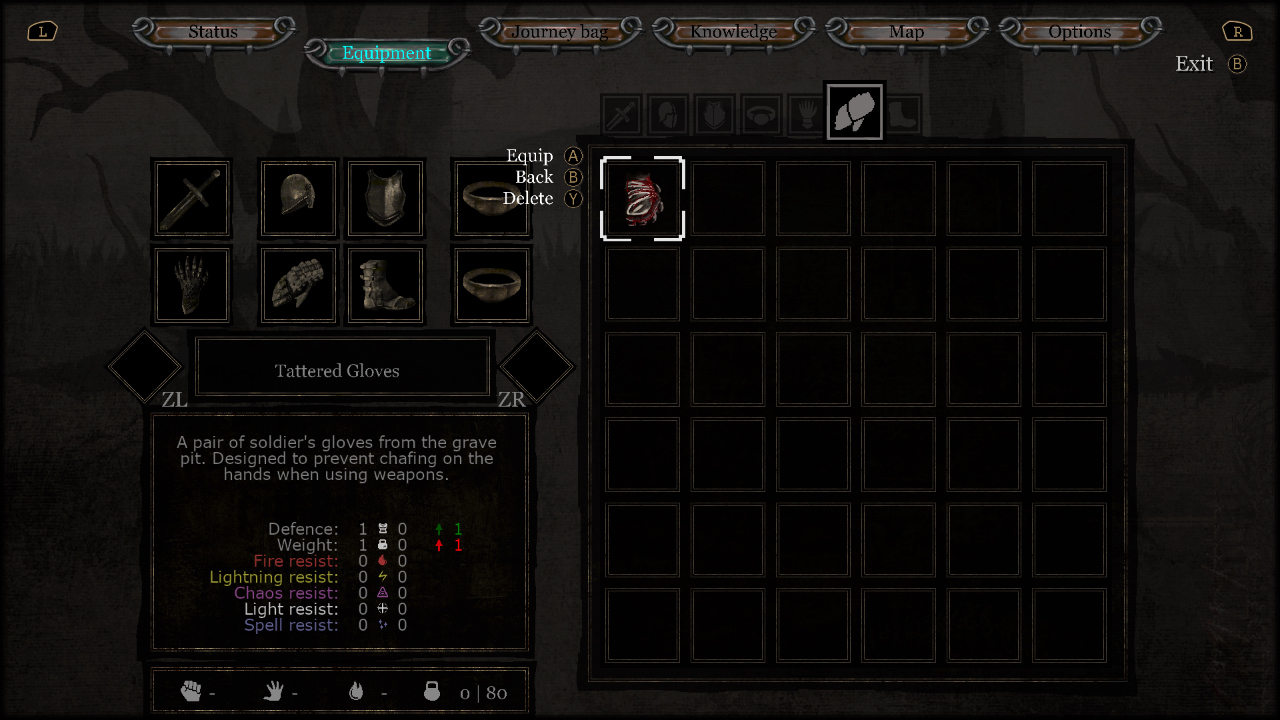Image resolution: width=1280 pixels, height=720 pixels.
Task: Select the Equipment tab
Action: point(387,54)
